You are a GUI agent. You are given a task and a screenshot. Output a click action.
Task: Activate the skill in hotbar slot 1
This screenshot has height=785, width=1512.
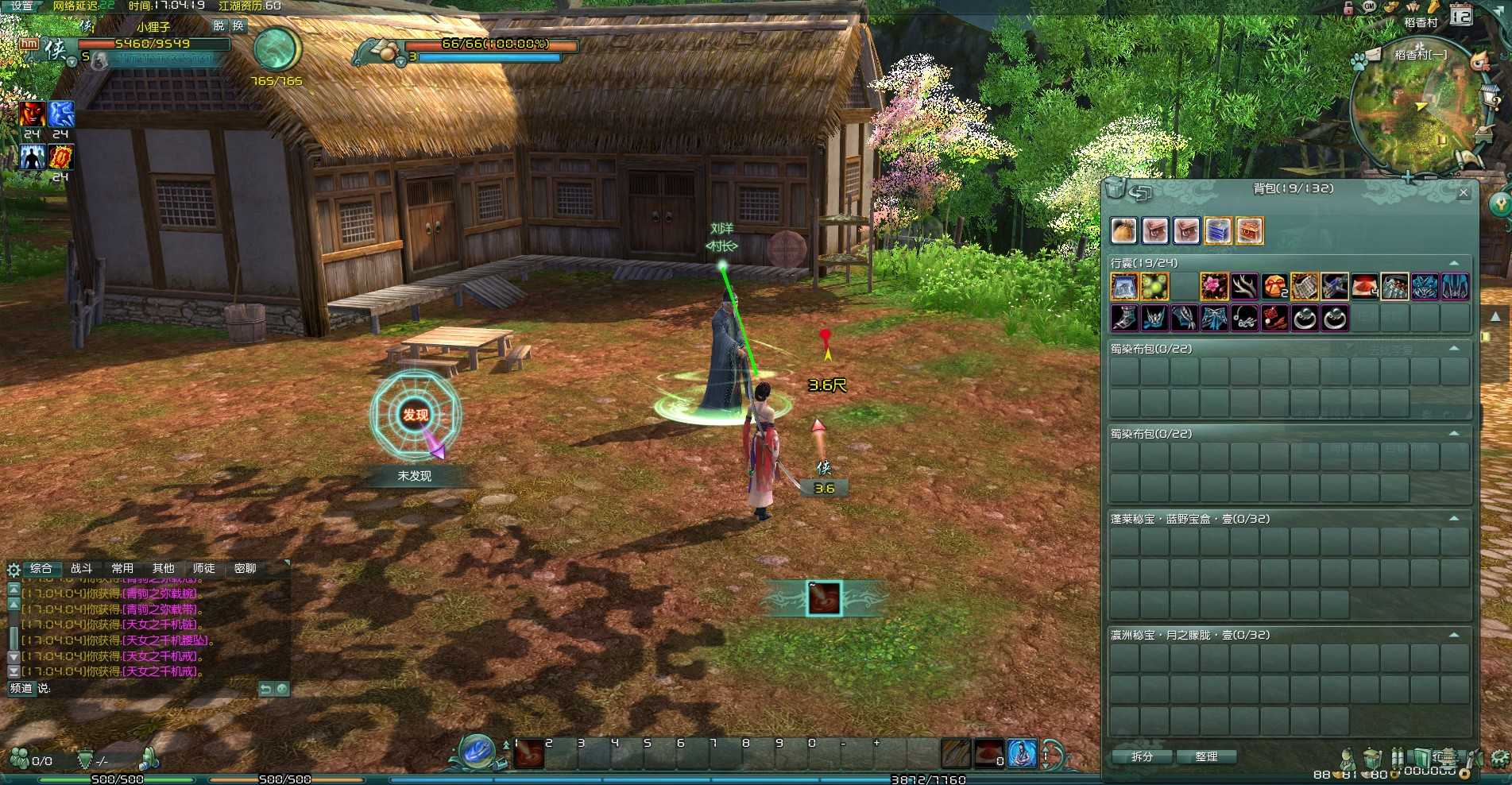528,754
